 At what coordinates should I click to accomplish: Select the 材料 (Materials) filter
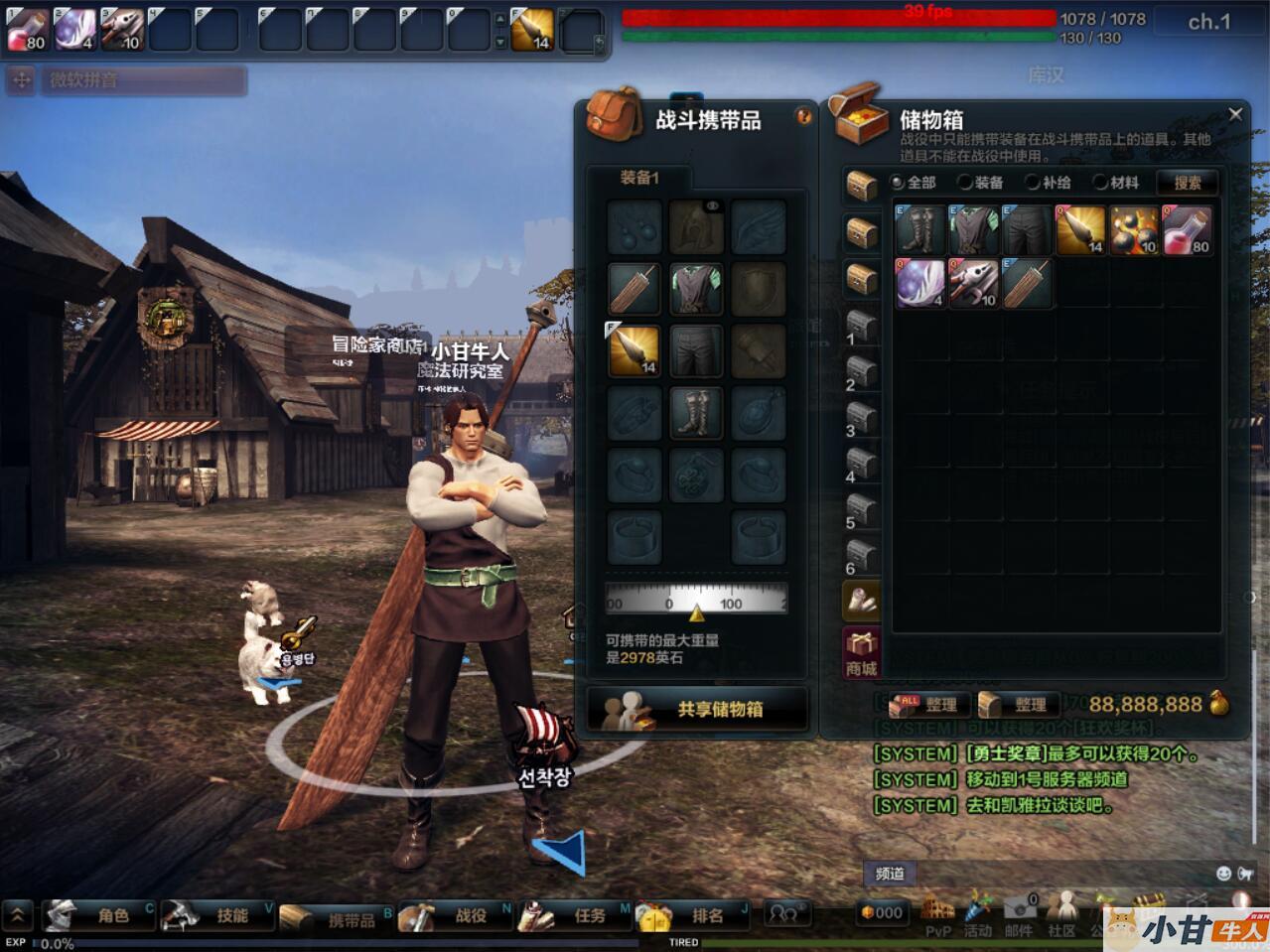tap(1100, 183)
